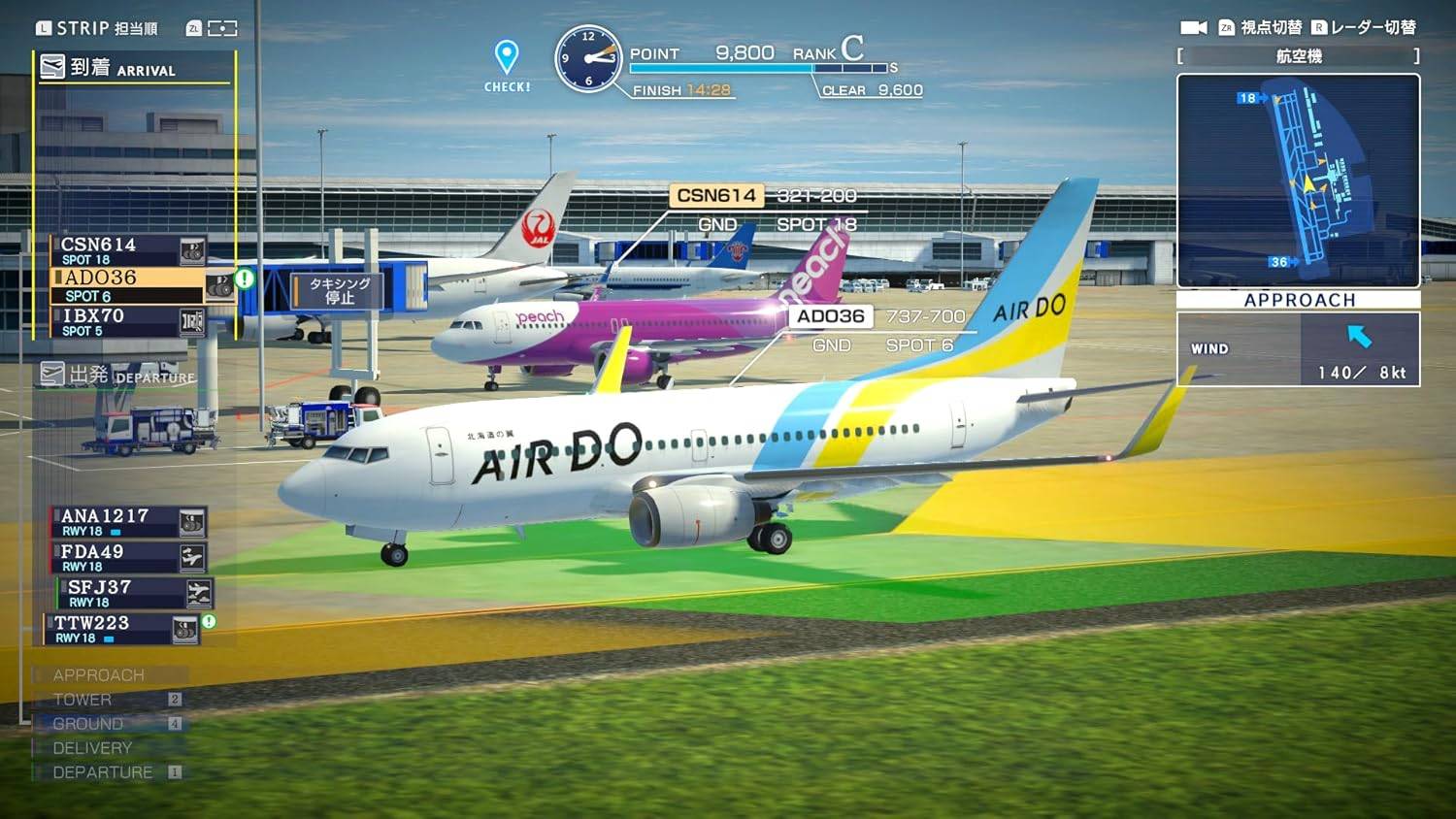The width and height of the screenshot is (1456, 819).
Task: Click the CSN614 callout label above the aircraft
Action: point(715,194)
